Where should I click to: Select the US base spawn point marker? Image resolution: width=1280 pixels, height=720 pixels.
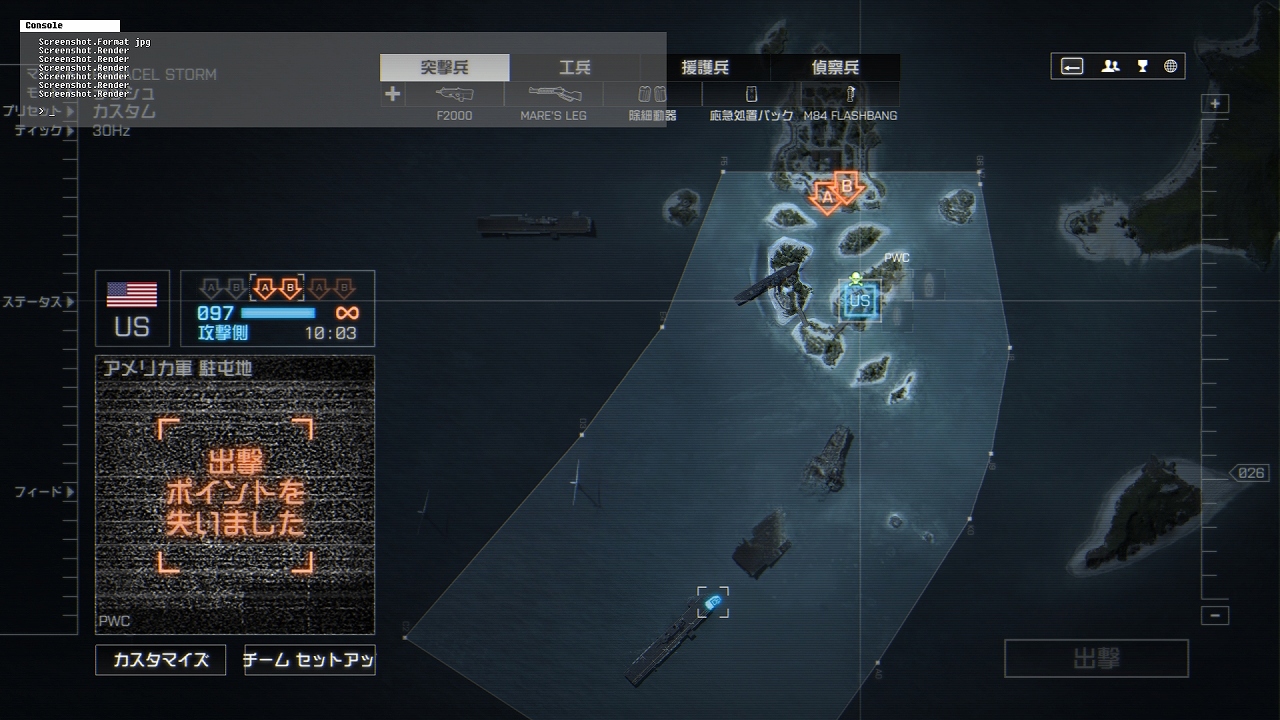click(x=860, y=301)
